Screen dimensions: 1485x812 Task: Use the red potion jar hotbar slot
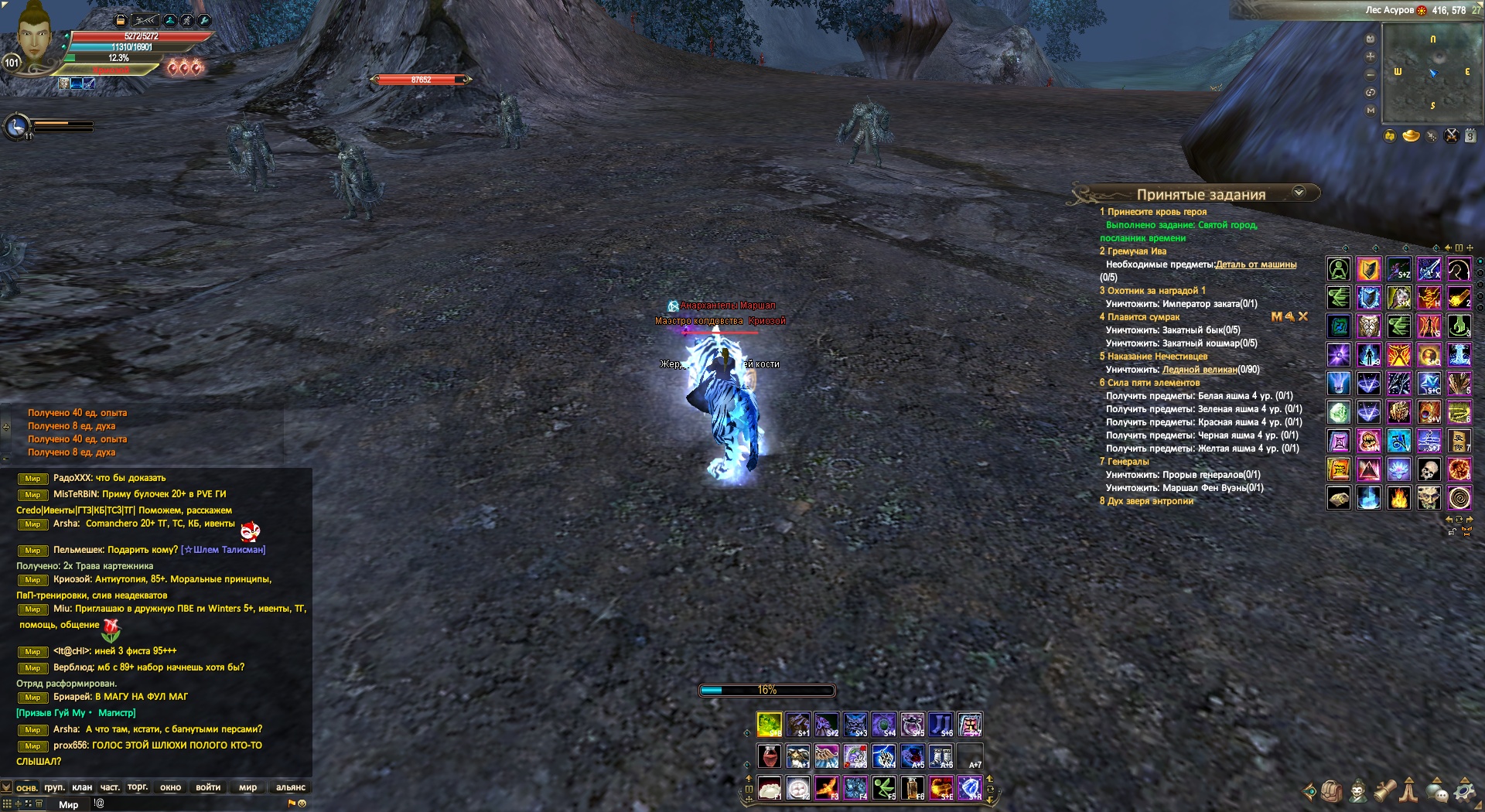tap(769, 756)
